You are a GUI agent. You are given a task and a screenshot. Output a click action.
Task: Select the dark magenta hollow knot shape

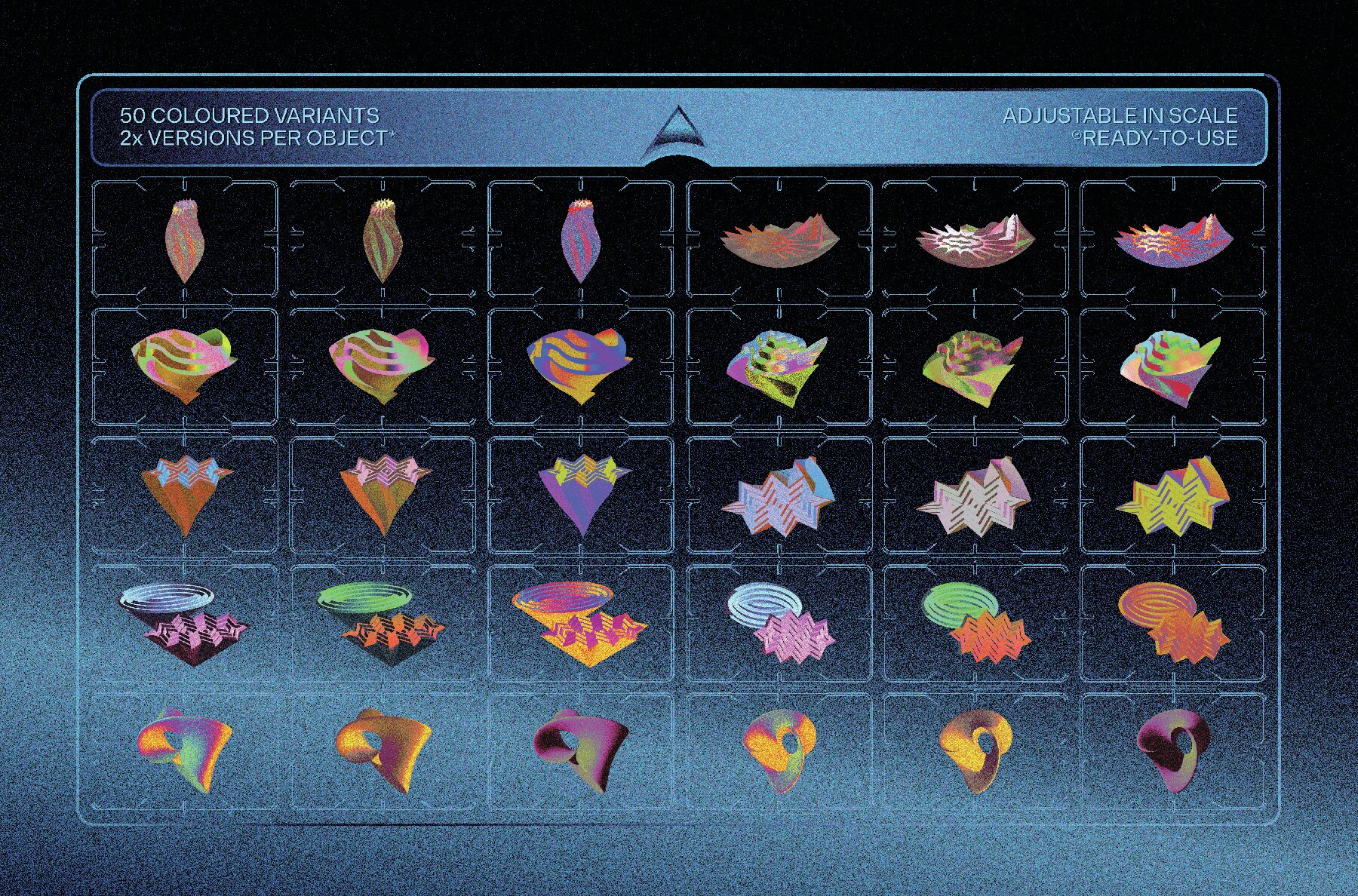click(x=1173, y=747)
